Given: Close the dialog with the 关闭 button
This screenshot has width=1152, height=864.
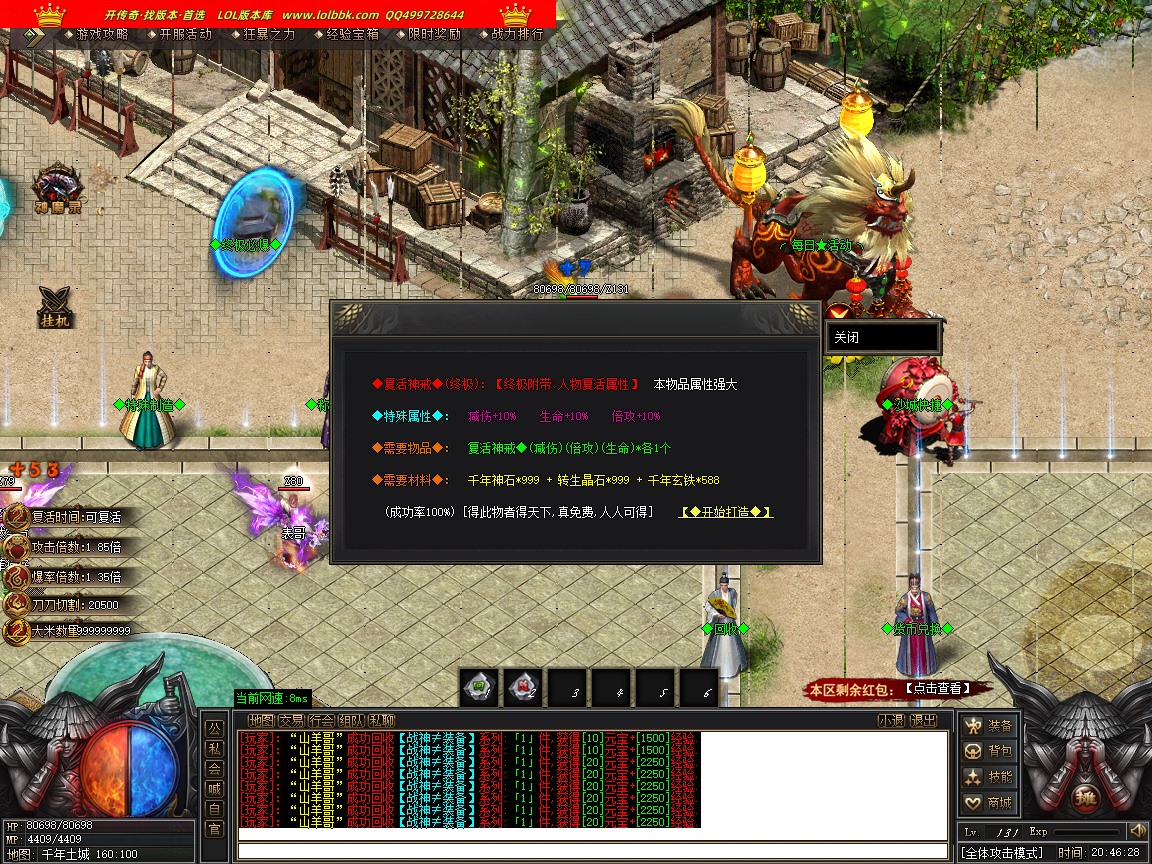Looking at the screenshot, I should (x=881, y=337).
